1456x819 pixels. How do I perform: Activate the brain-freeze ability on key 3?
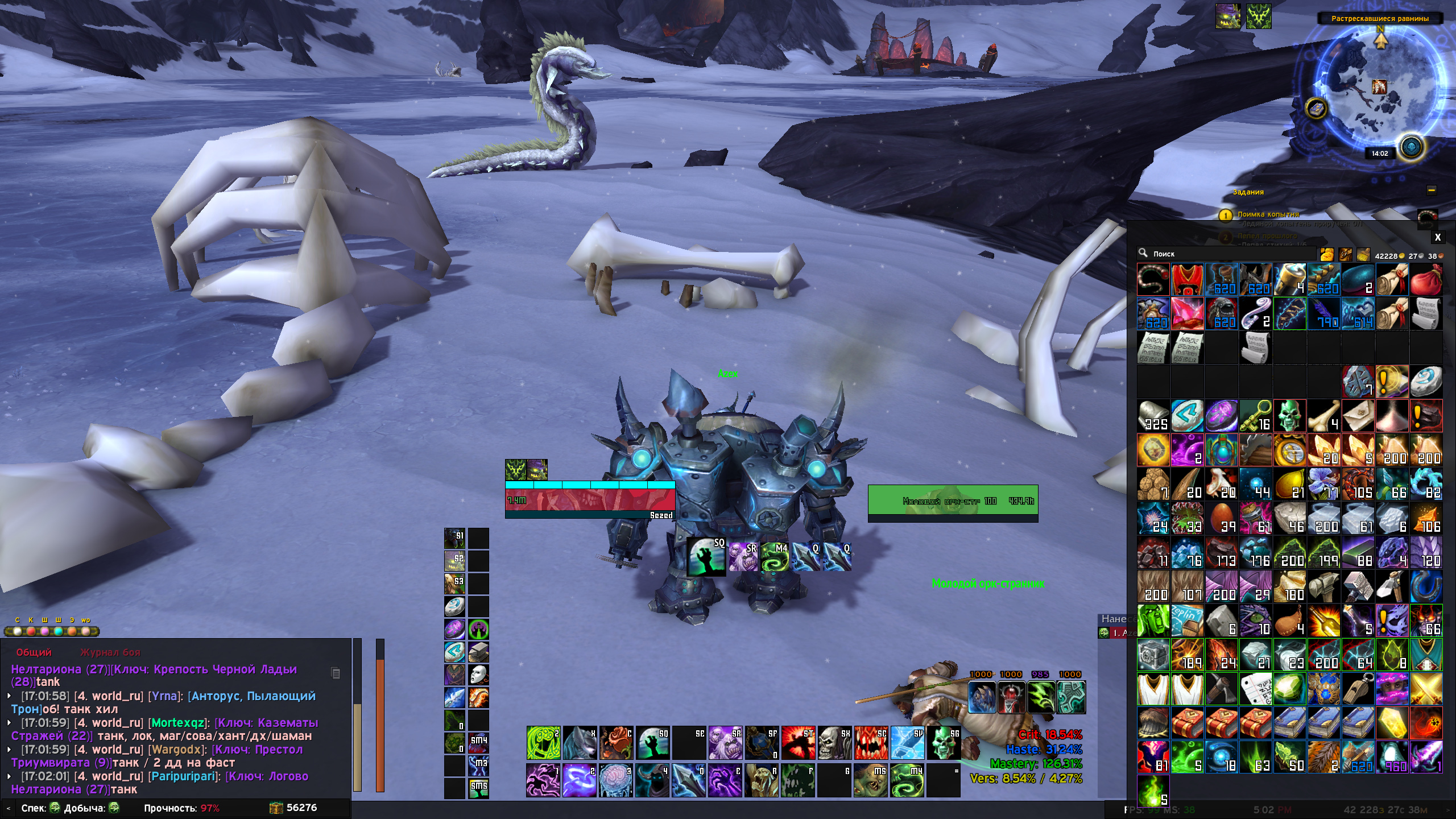616,780
